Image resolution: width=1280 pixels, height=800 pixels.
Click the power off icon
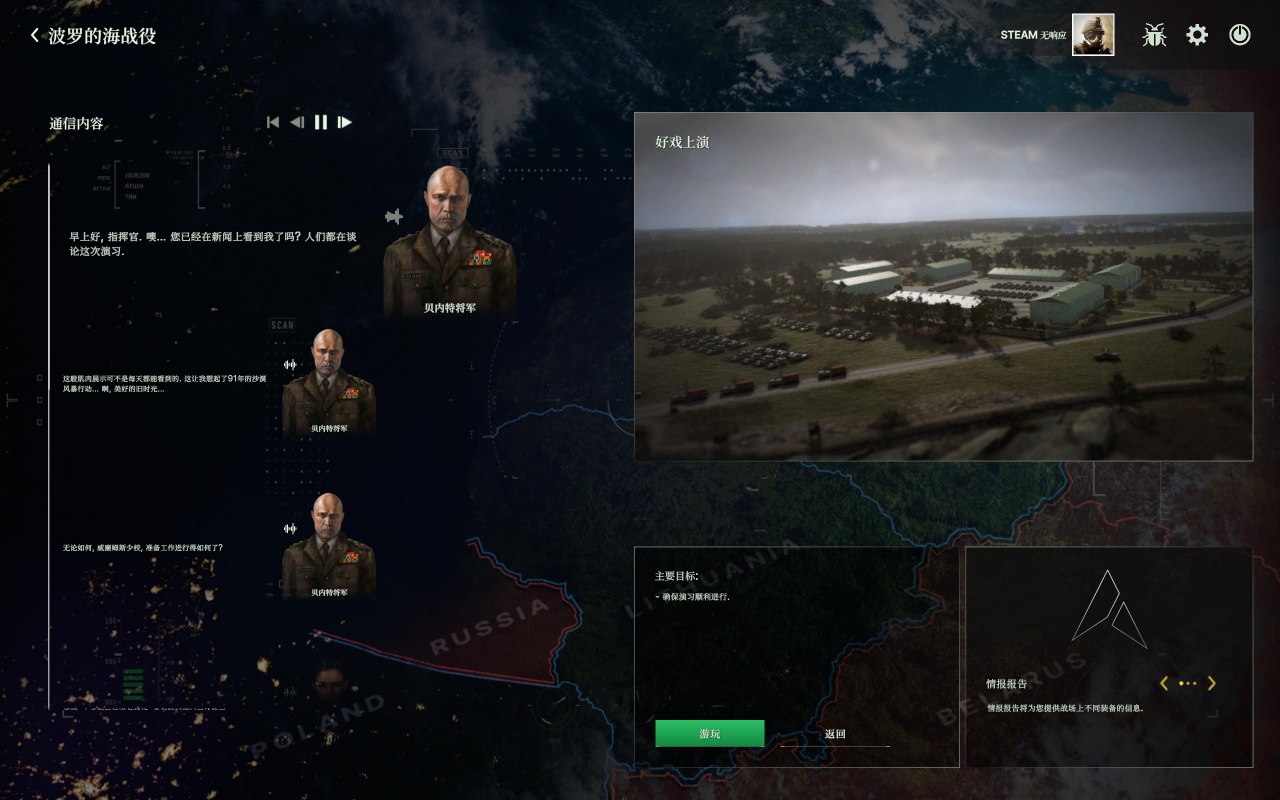pos(1239,34)
